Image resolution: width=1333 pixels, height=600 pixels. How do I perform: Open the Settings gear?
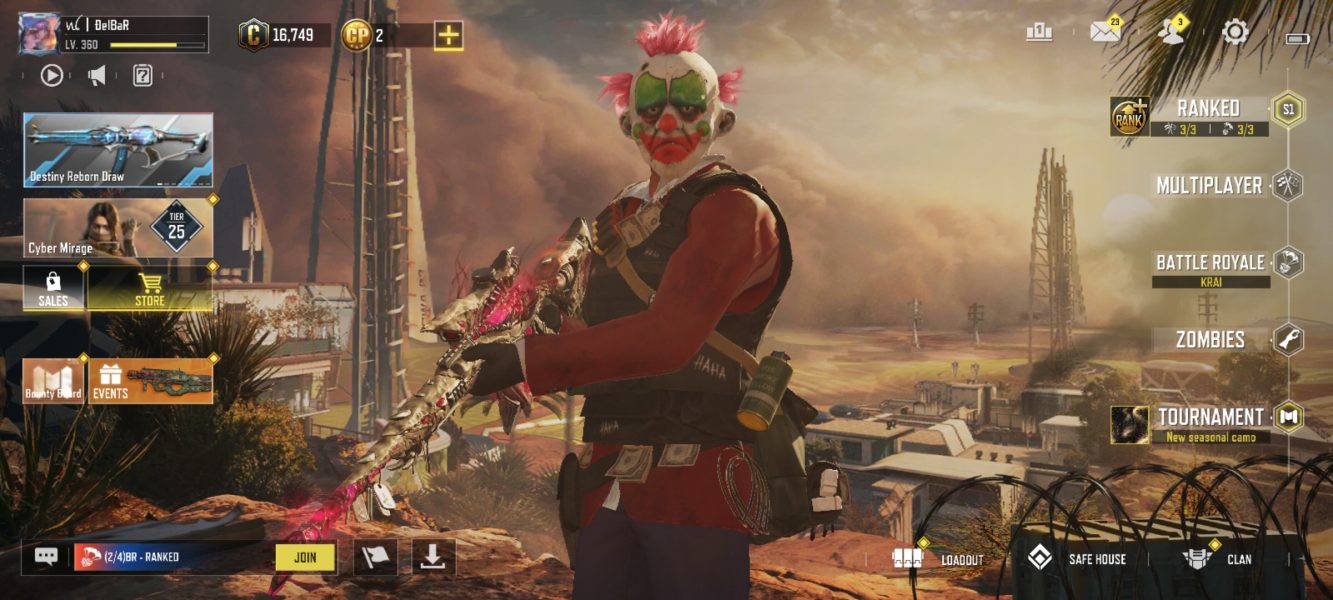(1236, 32)
